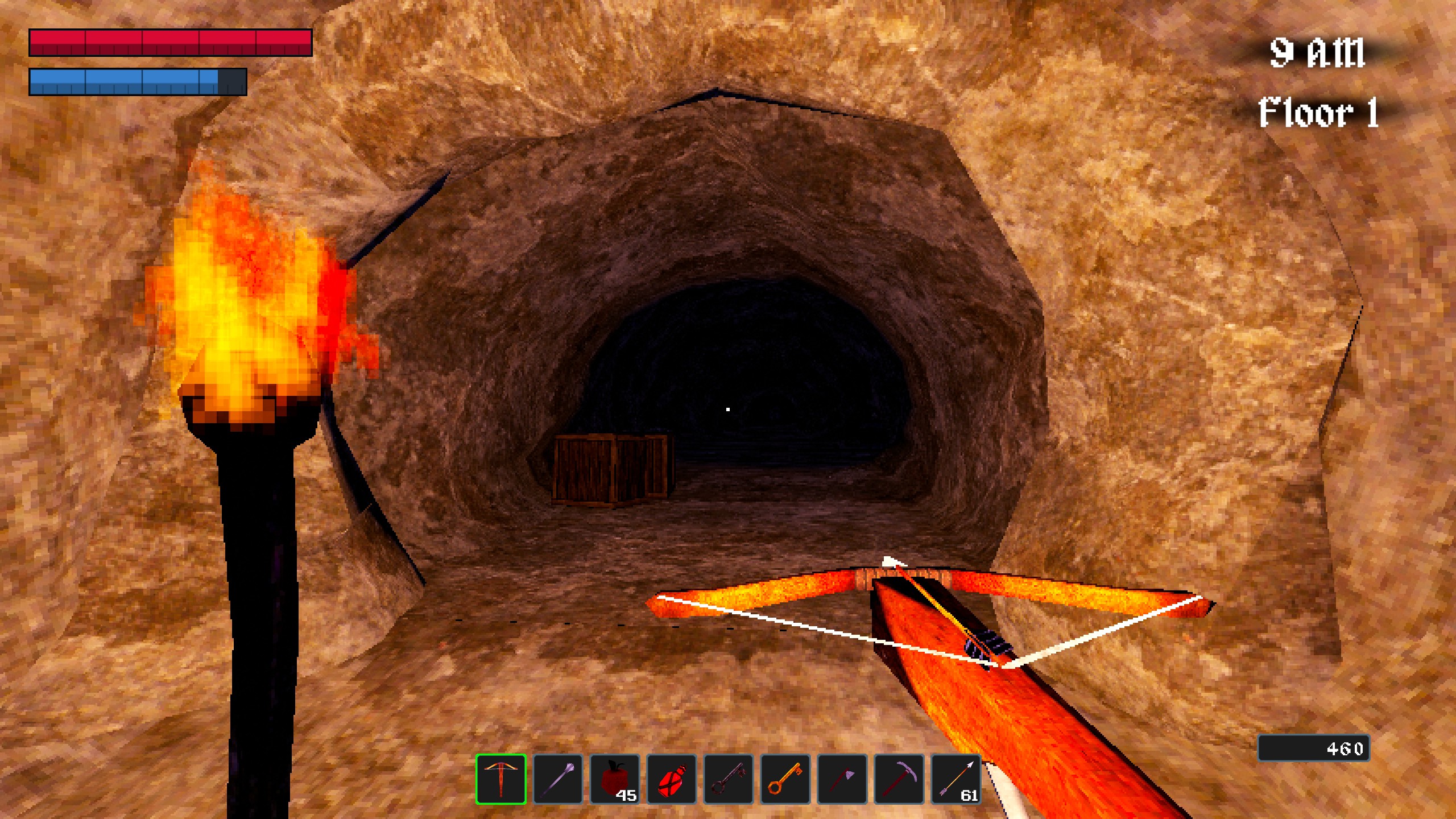Click the red health bar
The height and width of the screenshot is (819, 1456).
click(171, 43)
